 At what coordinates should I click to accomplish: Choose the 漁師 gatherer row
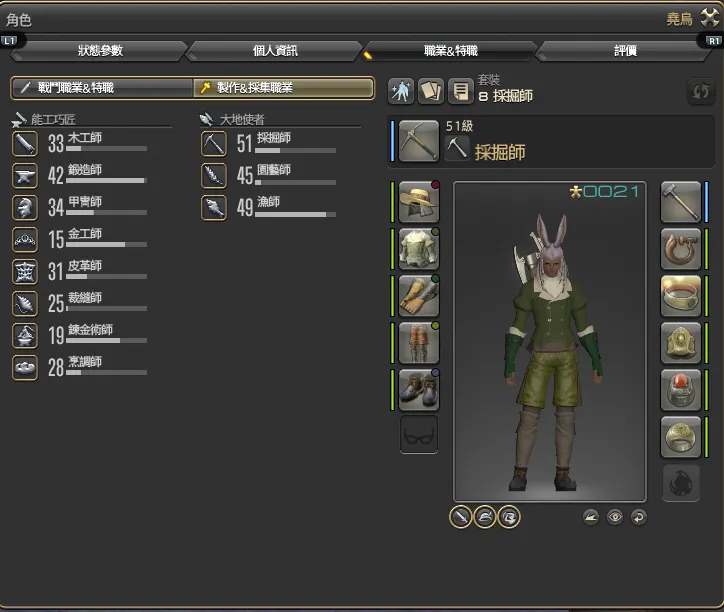[270, 207]
